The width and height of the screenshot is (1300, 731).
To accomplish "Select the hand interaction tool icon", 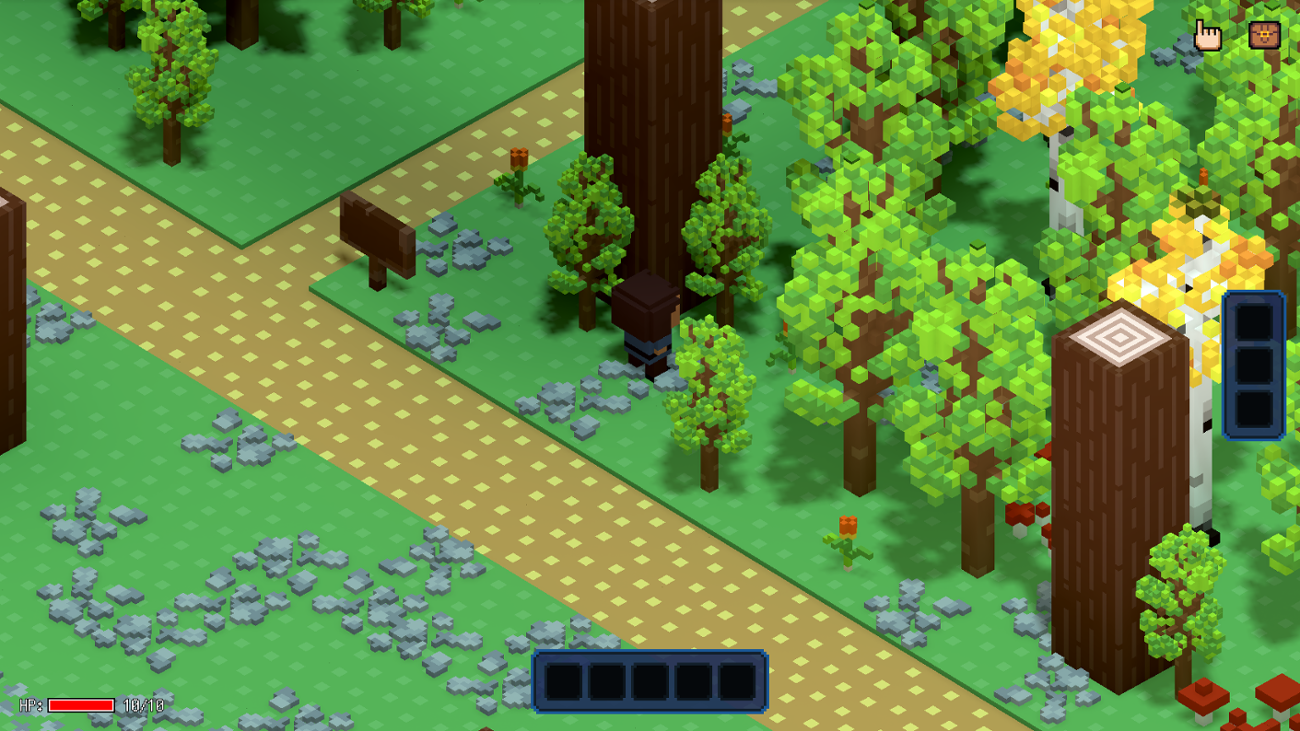I will pyautogui.click(x=1207, y=33).
